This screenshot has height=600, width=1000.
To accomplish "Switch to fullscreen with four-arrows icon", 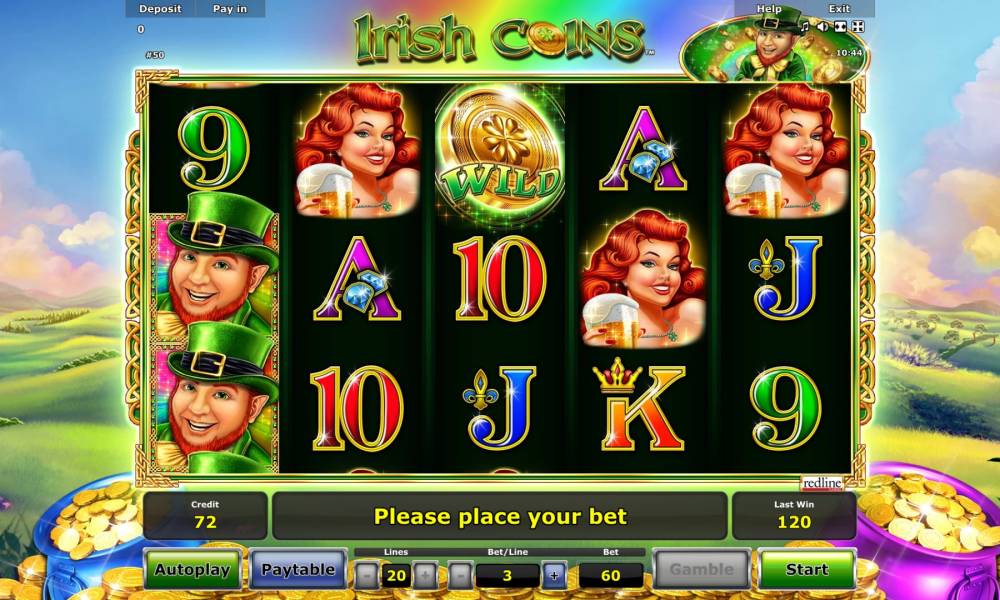I will click(x=857, y=26).
